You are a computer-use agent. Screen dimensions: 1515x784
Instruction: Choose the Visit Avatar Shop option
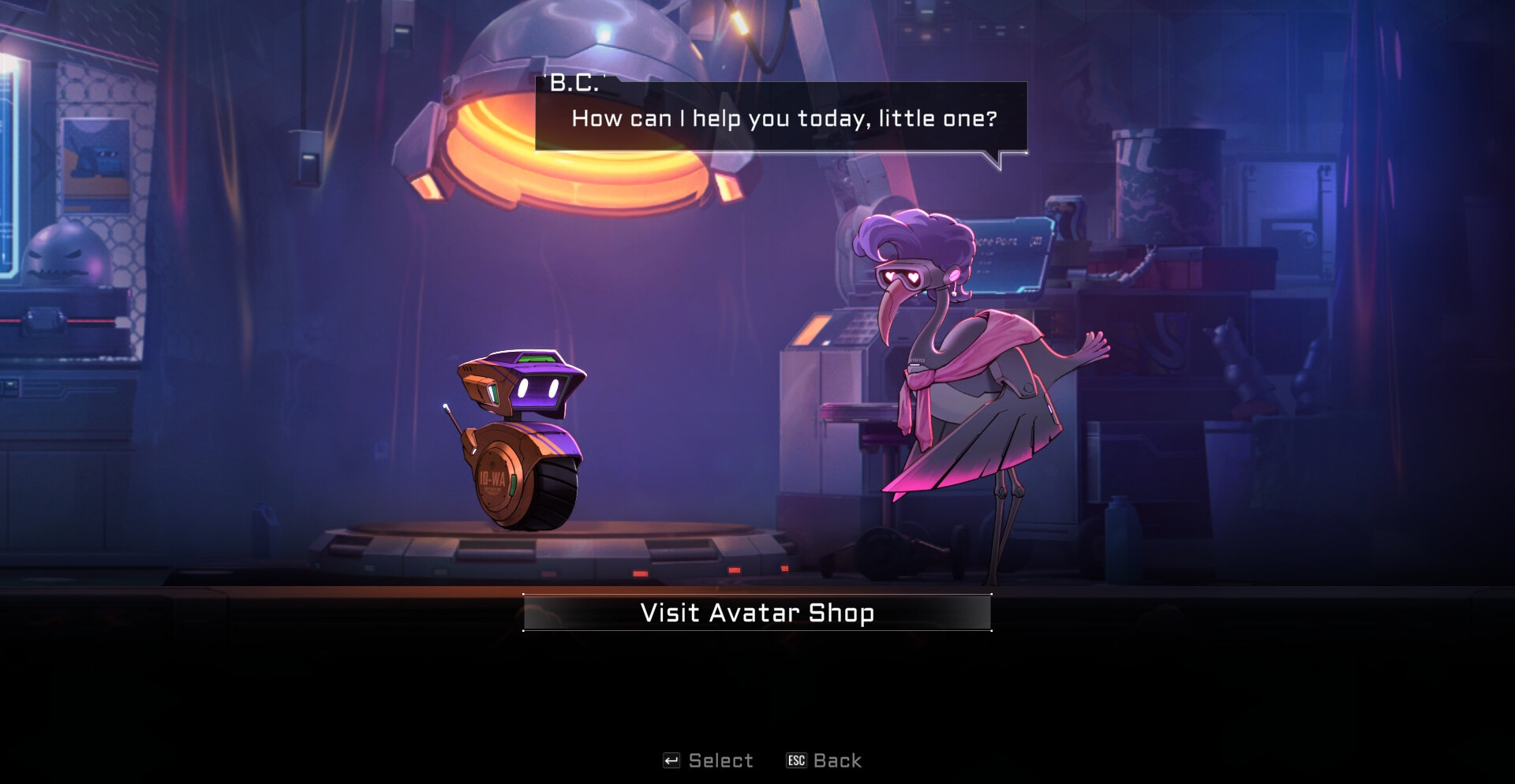click(x=757, y=613)
